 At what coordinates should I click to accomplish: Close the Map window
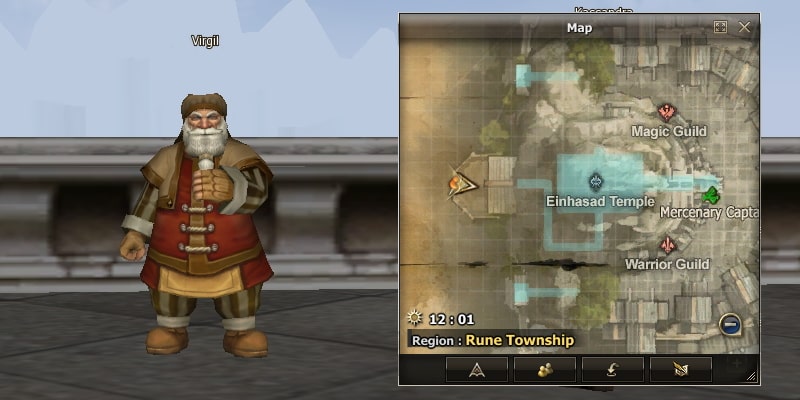click(x=744, y=28)
